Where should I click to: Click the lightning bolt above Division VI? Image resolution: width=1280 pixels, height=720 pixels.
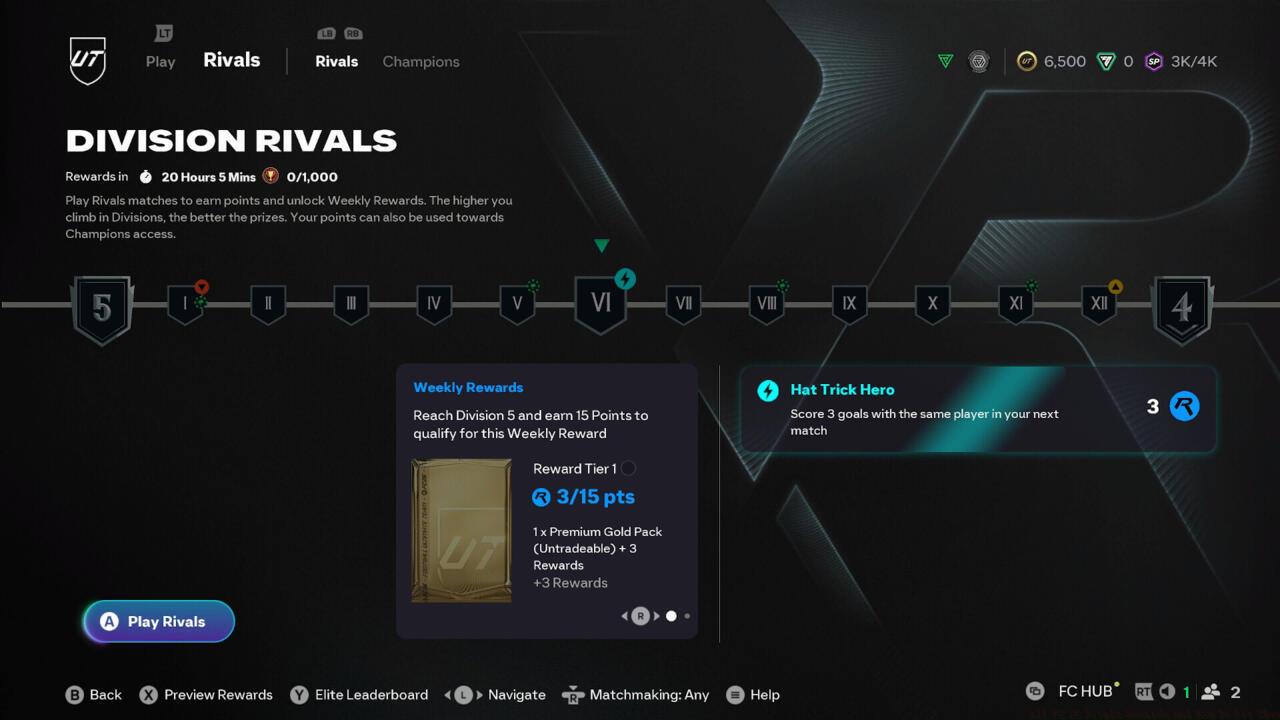pyautogui.click(x=625, y=280)
